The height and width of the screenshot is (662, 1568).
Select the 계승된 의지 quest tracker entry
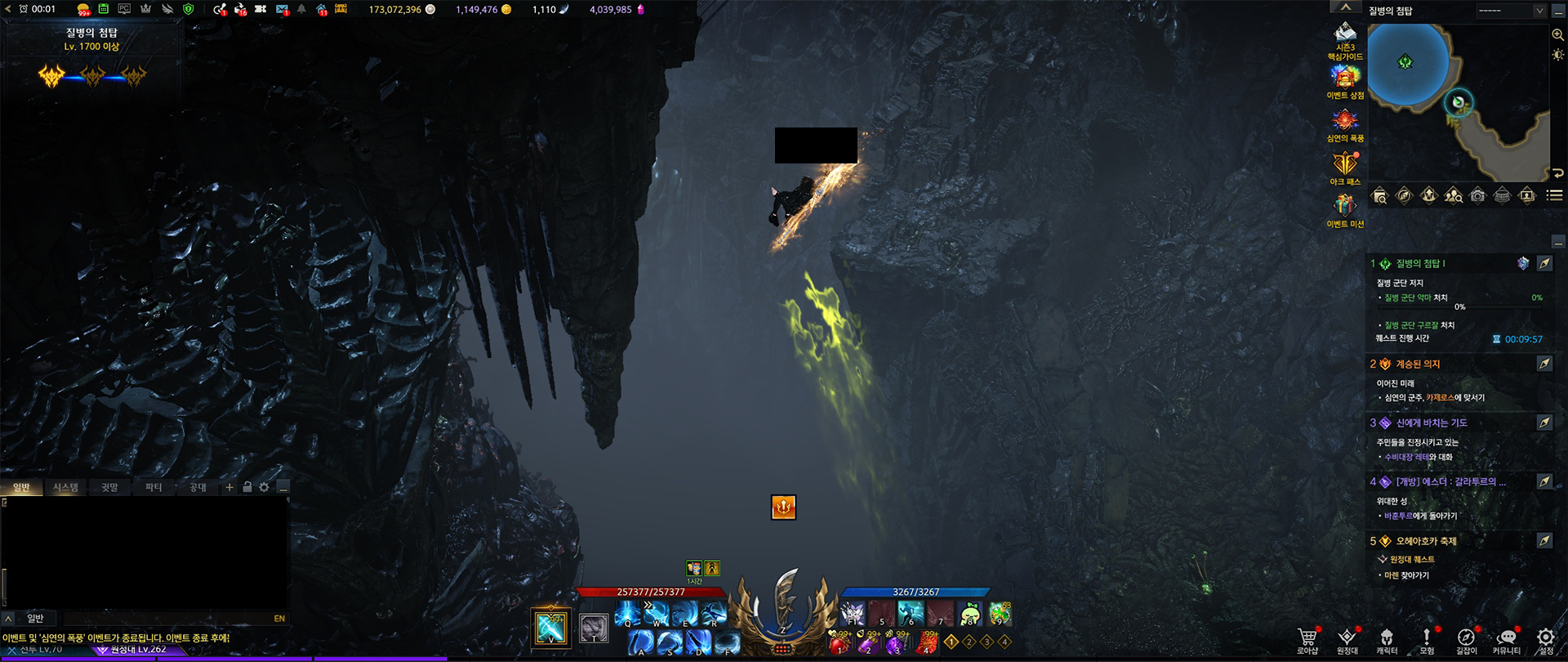[1418, 365]
